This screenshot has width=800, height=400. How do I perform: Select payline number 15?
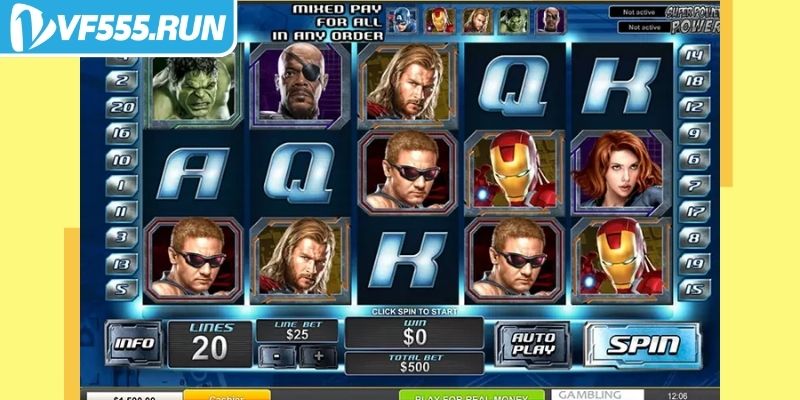pyautogui.click(x=693, y=290)
